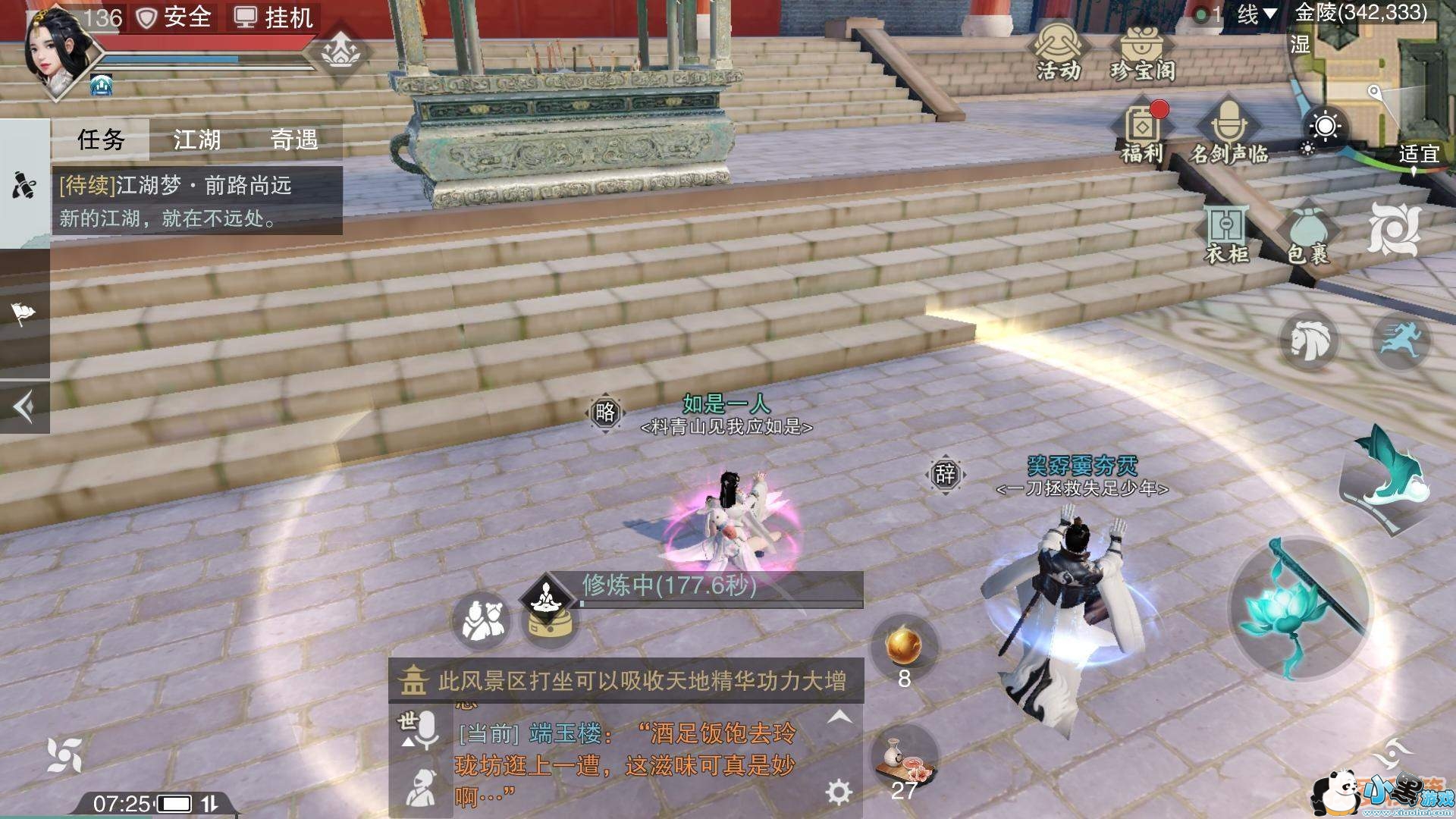Screen dimensions: 1456x819
Task: Open 名剑声临 voice event microphone icon
Action: tap(1228, 127)
